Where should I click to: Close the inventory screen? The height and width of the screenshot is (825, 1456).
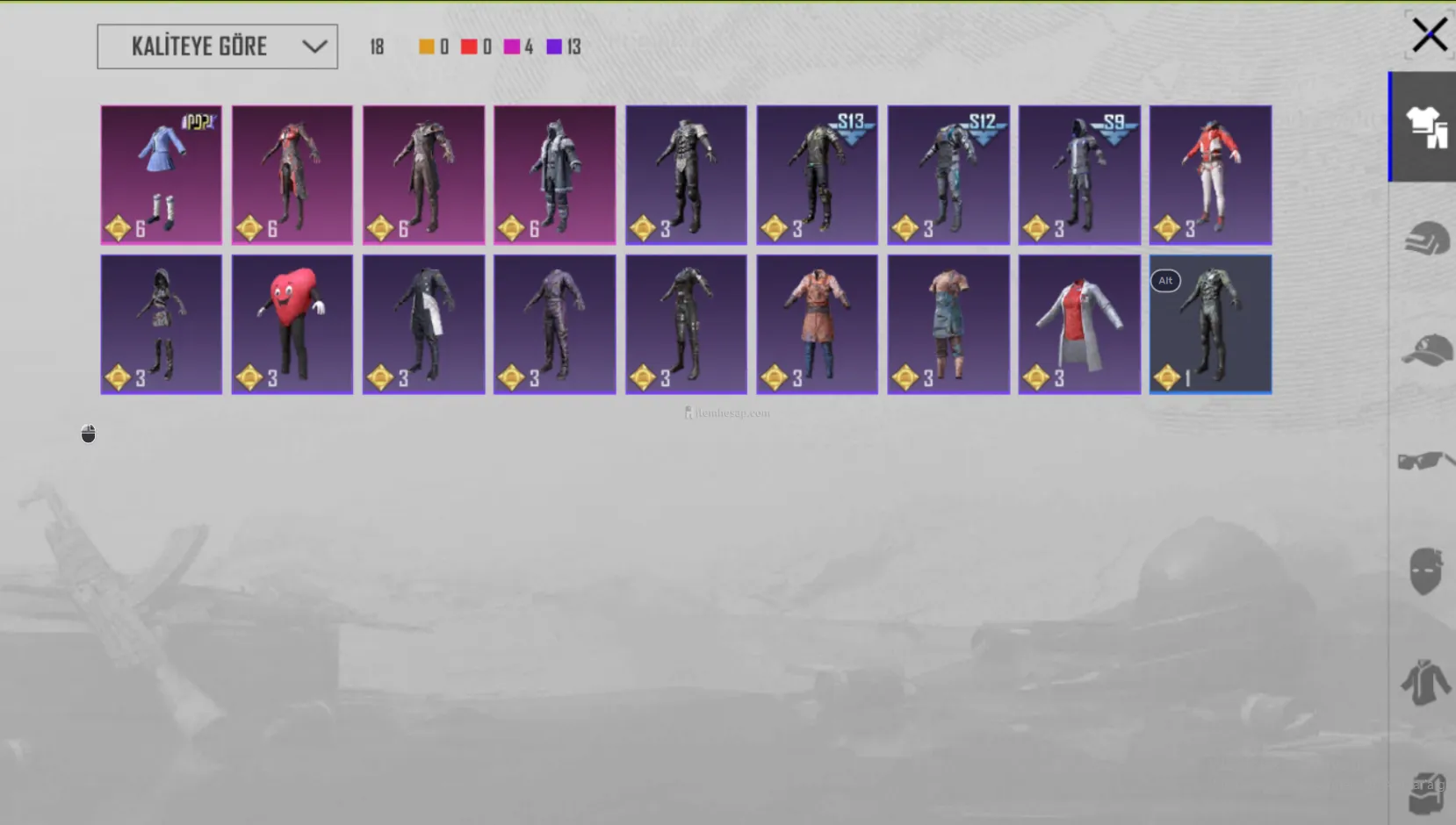click(x=1429, y=36)
